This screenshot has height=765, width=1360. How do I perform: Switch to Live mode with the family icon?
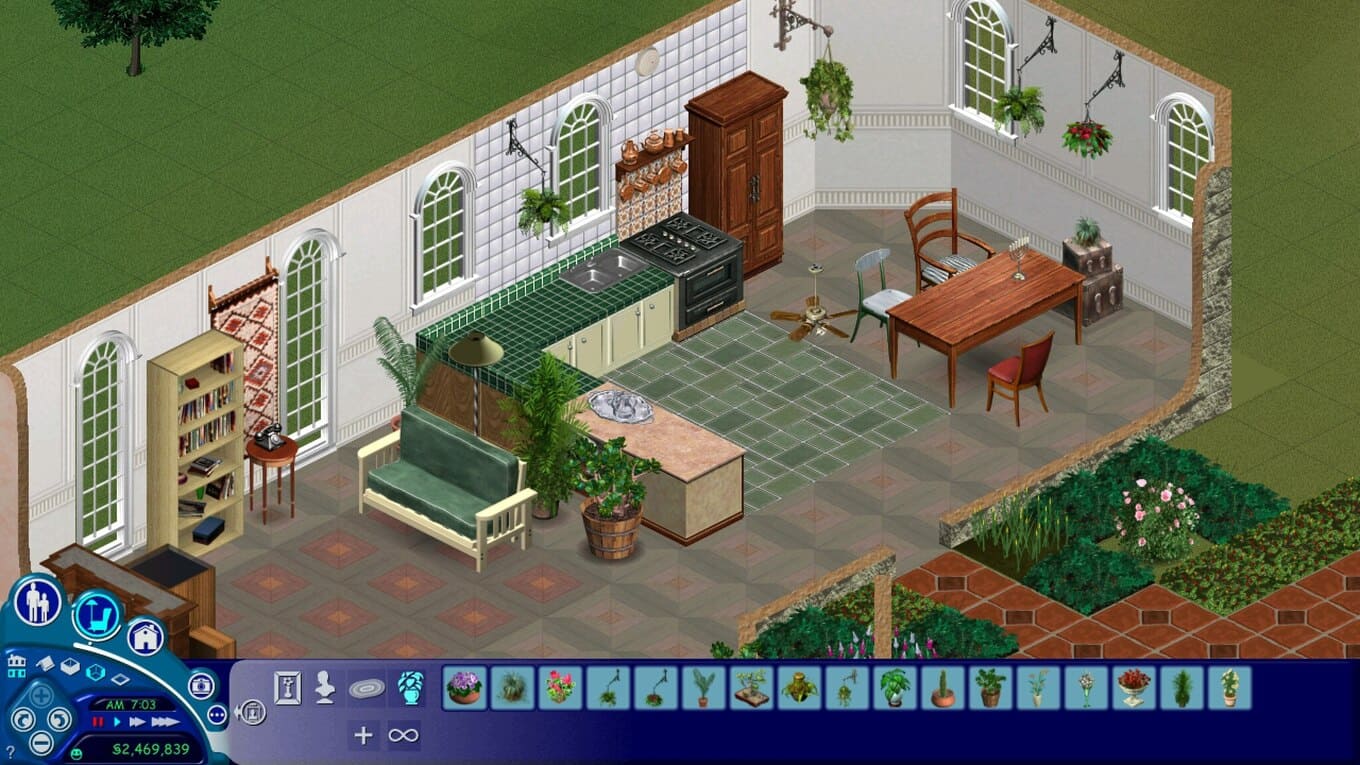[x=38, y=603]
